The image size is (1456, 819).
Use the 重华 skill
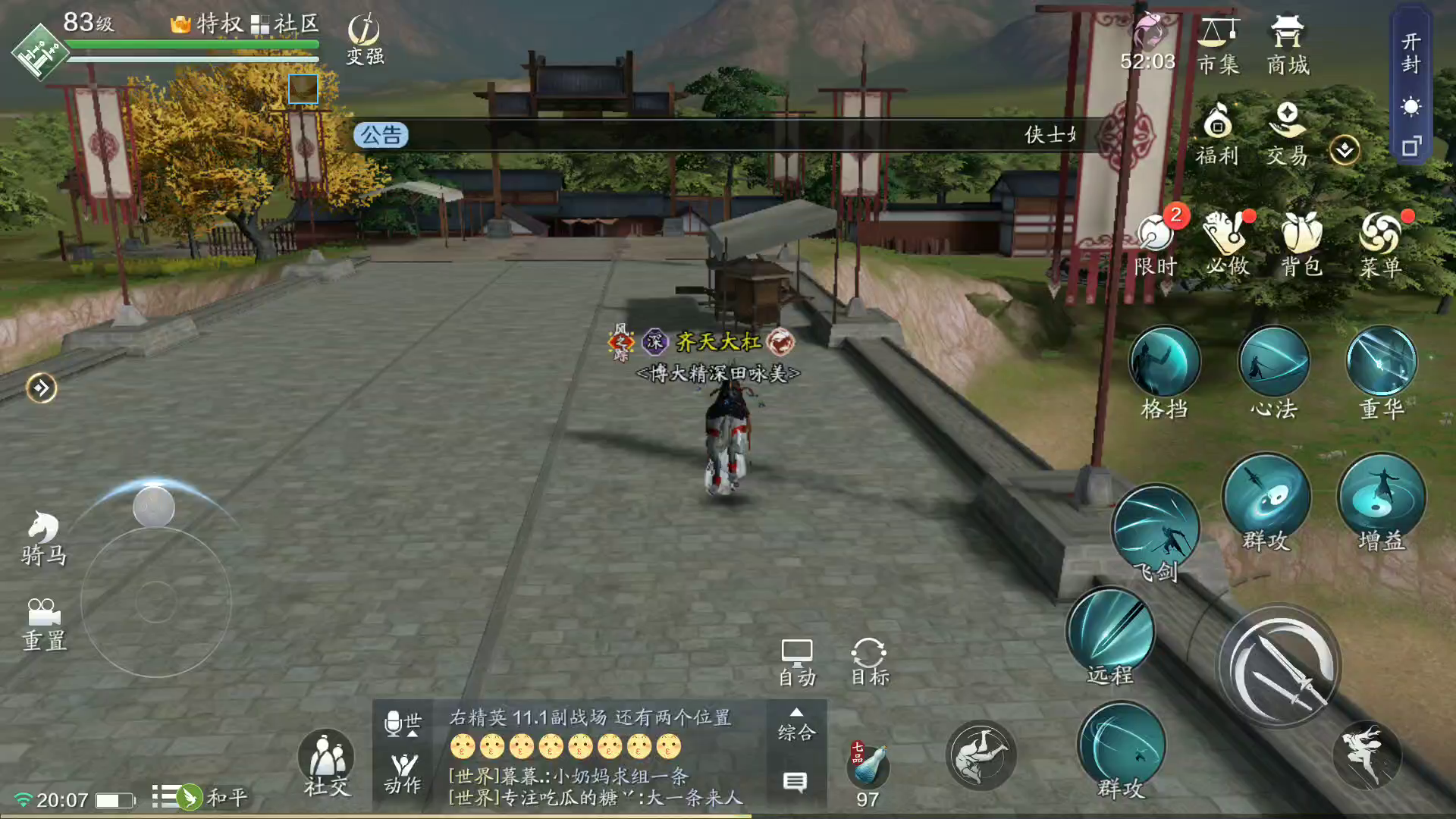click(1381, 364)
